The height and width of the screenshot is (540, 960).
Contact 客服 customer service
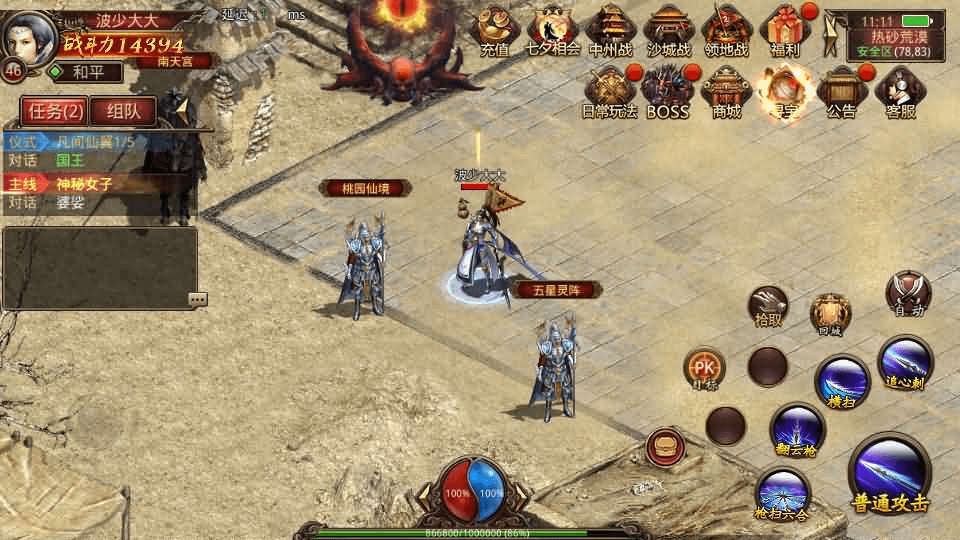point(900,92)
